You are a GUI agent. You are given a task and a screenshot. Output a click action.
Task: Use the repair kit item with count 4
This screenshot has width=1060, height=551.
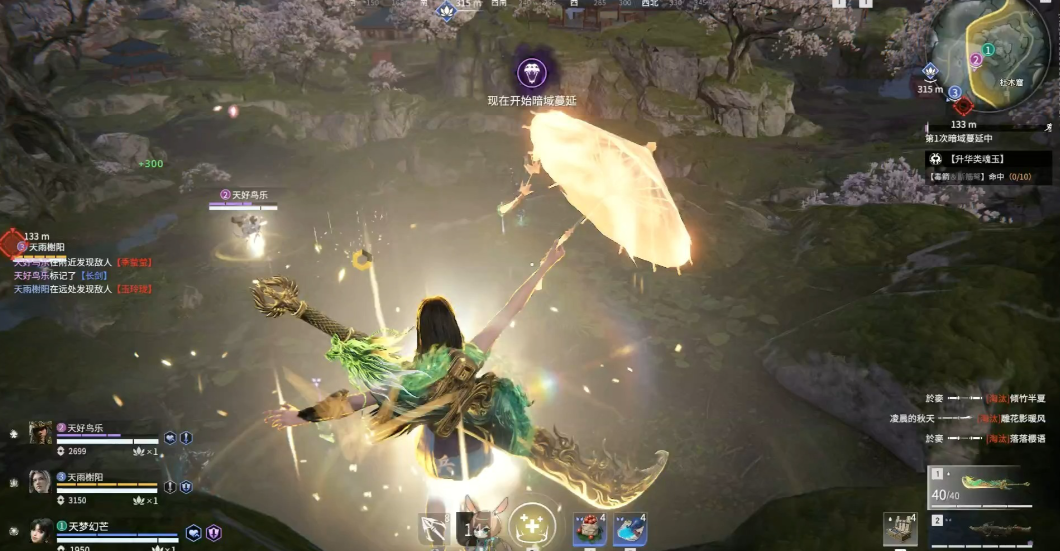pos(900,530)
